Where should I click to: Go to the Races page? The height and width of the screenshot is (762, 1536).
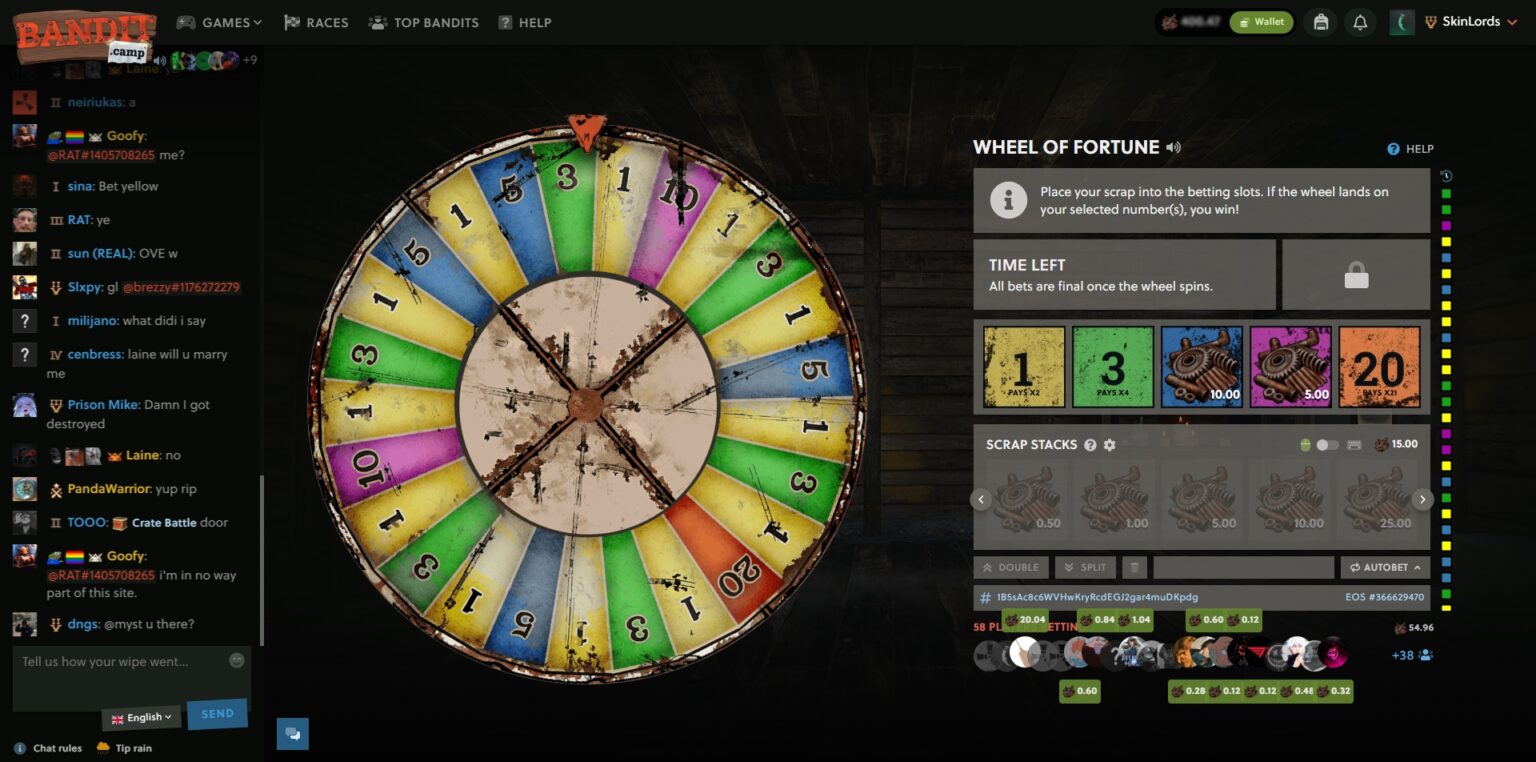coord(316,22)
